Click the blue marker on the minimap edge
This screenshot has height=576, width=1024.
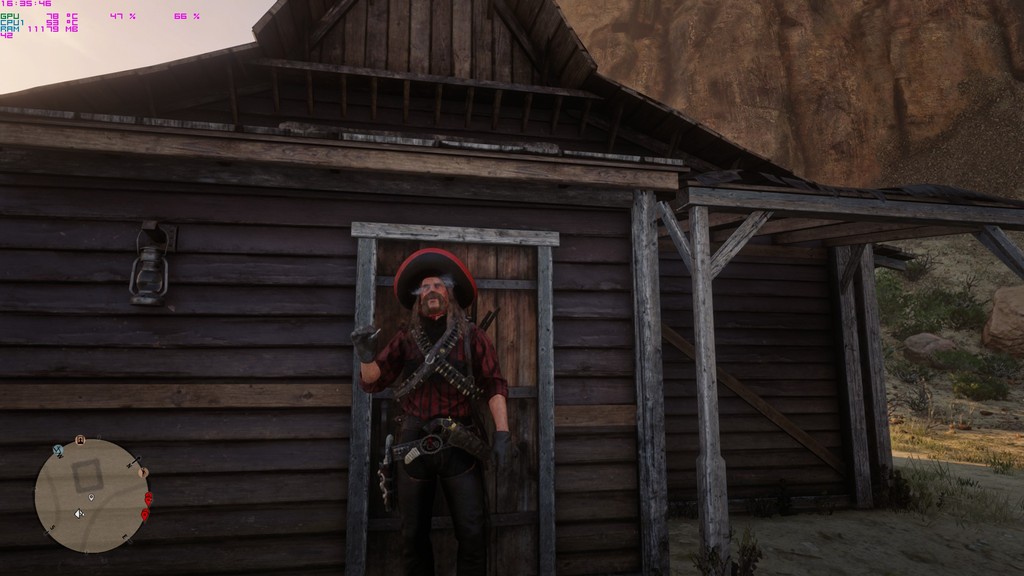58,451
